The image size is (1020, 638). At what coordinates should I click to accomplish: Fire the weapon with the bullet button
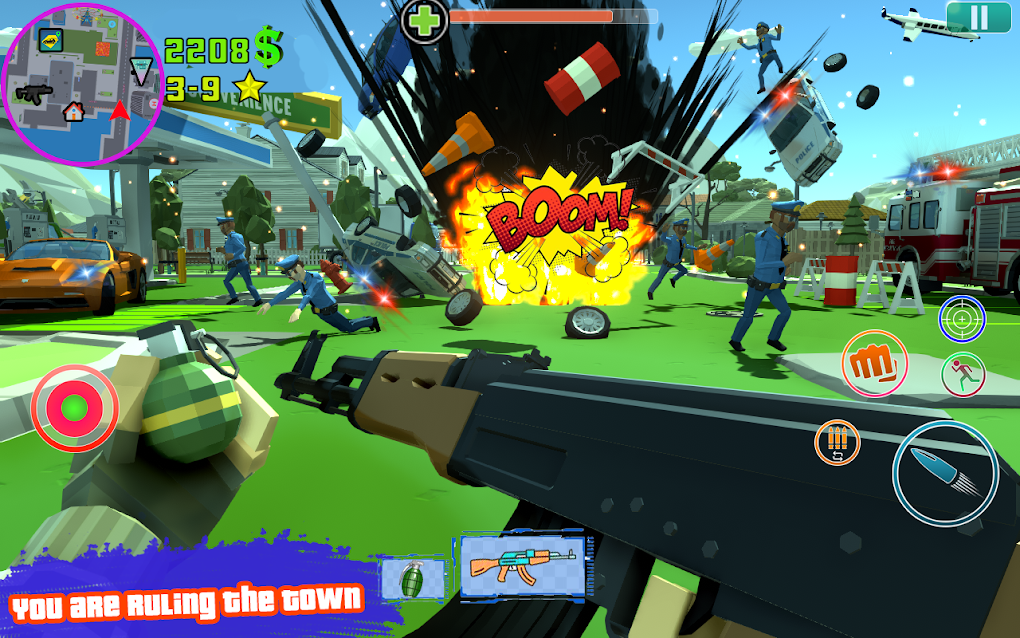point(945,473)
